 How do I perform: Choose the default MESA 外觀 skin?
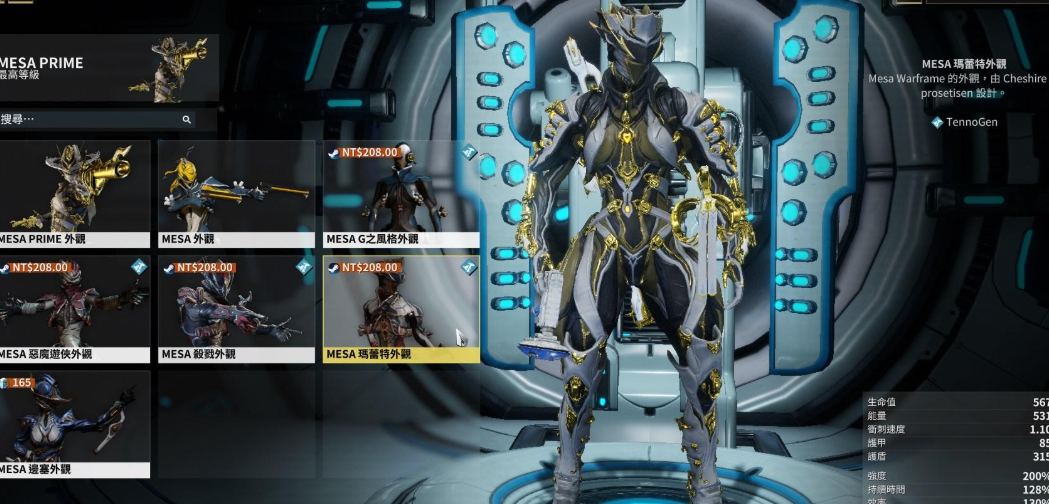(x=236, y=193)
